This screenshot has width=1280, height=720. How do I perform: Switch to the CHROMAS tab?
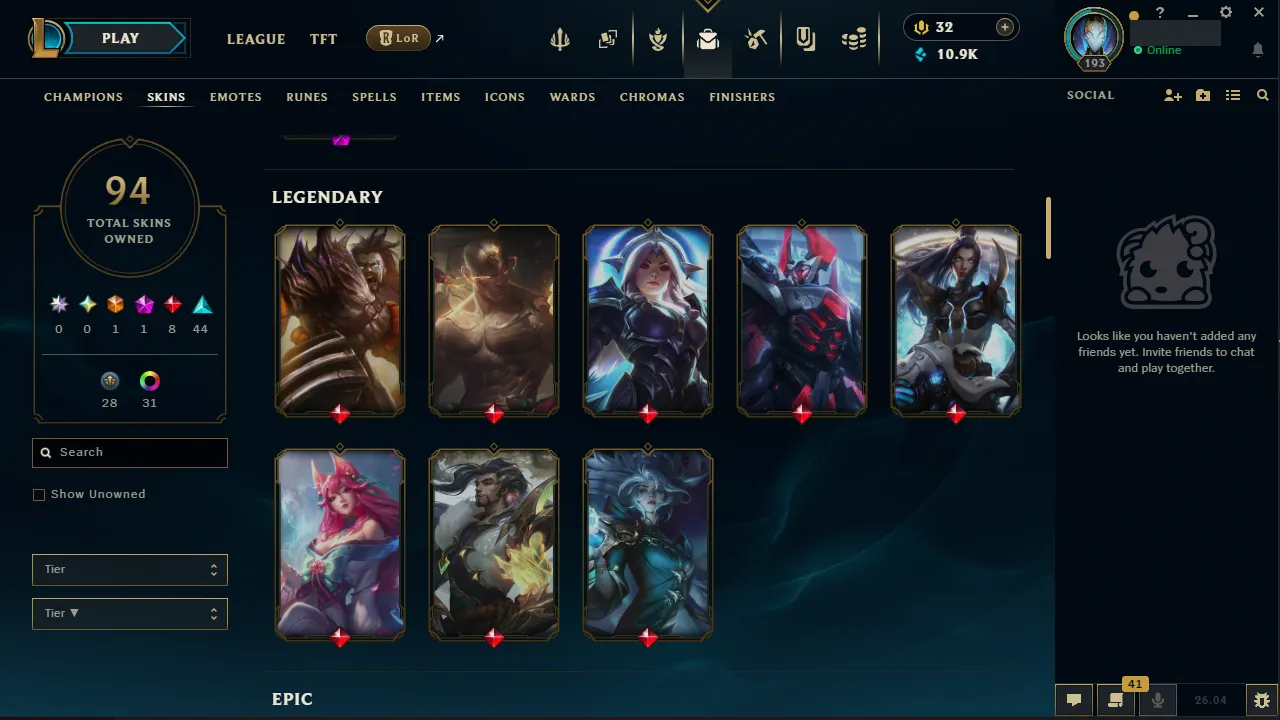coord(652,97)
